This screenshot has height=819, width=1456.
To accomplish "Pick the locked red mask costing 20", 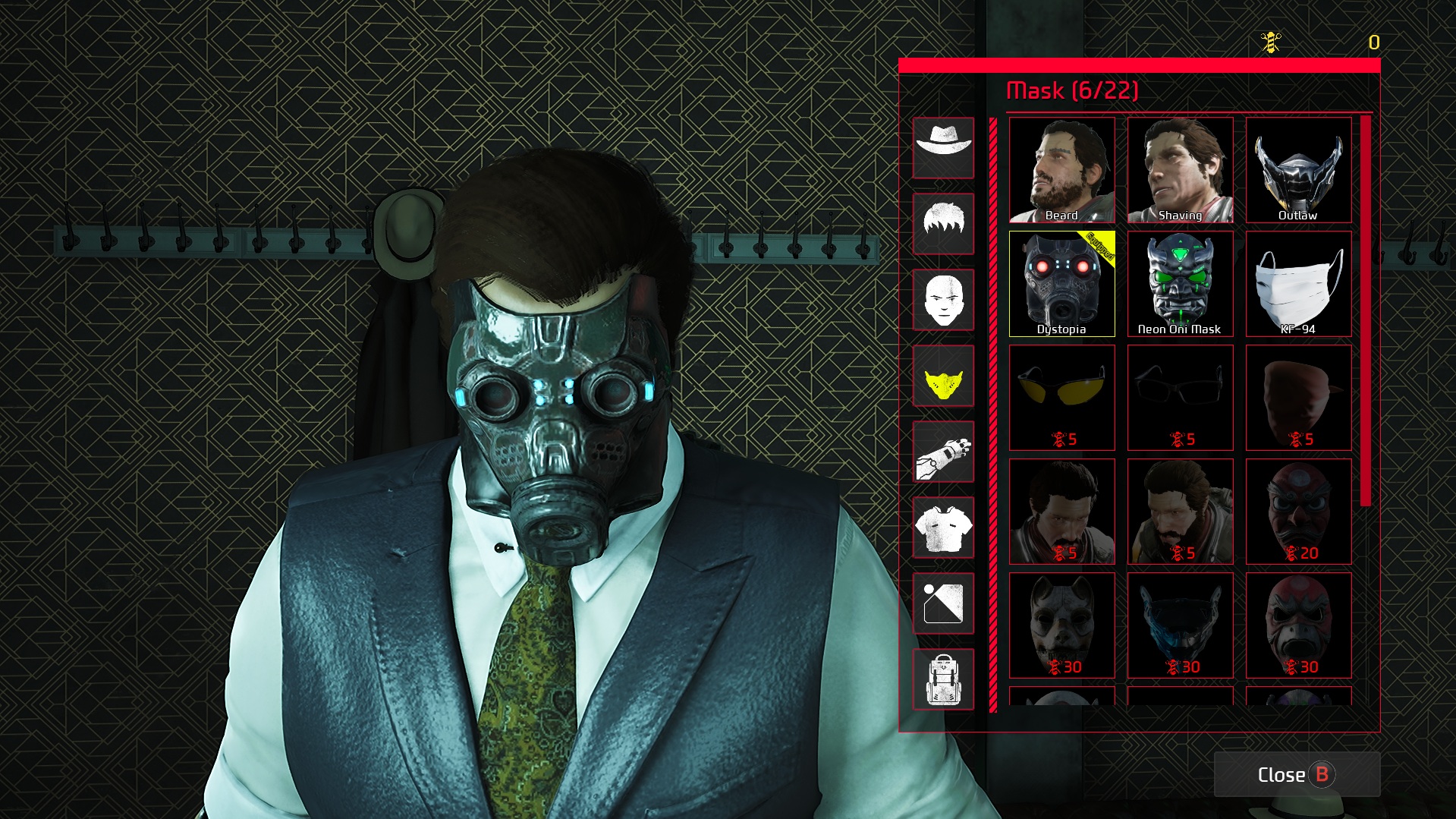I will click(x=1298, y=512).
